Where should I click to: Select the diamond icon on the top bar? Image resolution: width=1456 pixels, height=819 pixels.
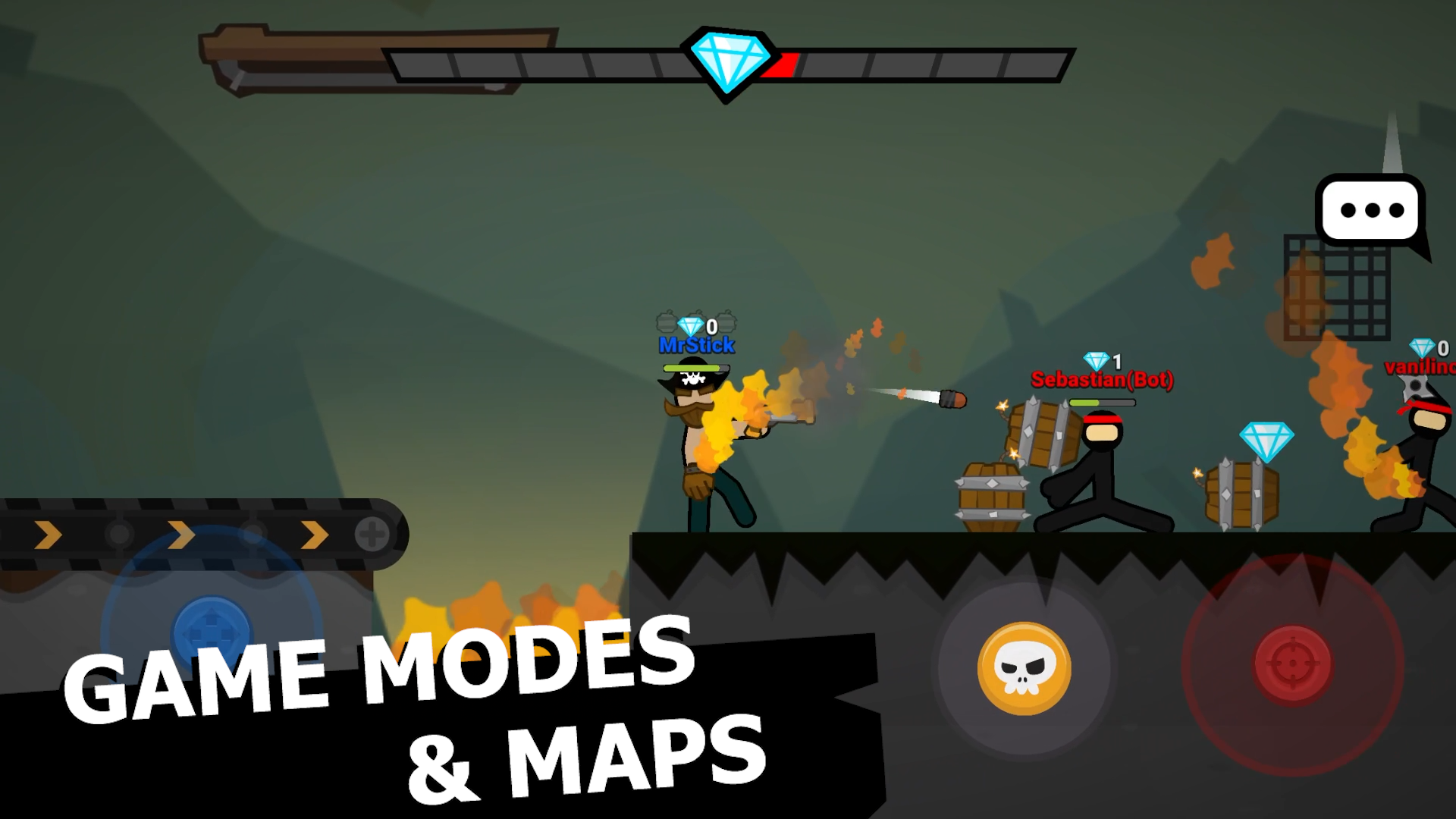point(728,61)
